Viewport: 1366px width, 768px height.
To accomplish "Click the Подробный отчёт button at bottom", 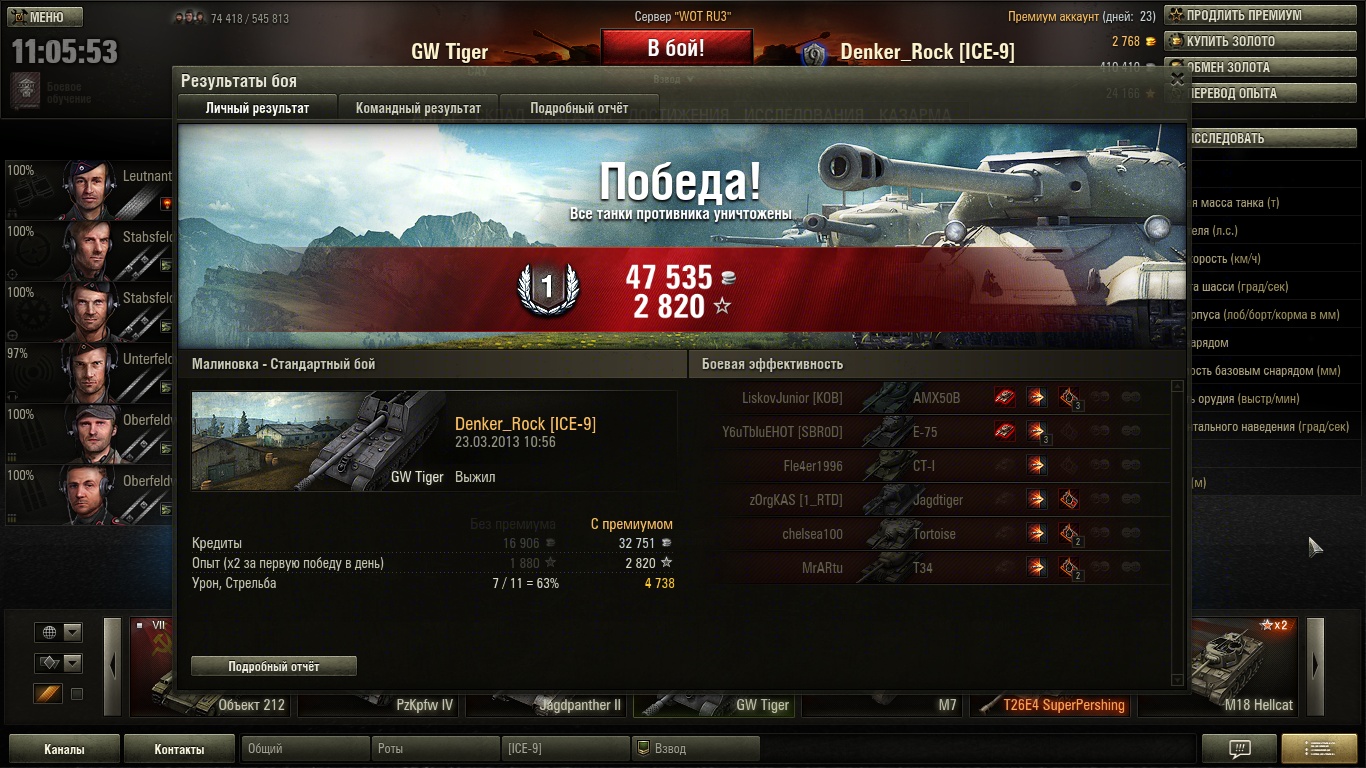I will (x=273, y=666).
